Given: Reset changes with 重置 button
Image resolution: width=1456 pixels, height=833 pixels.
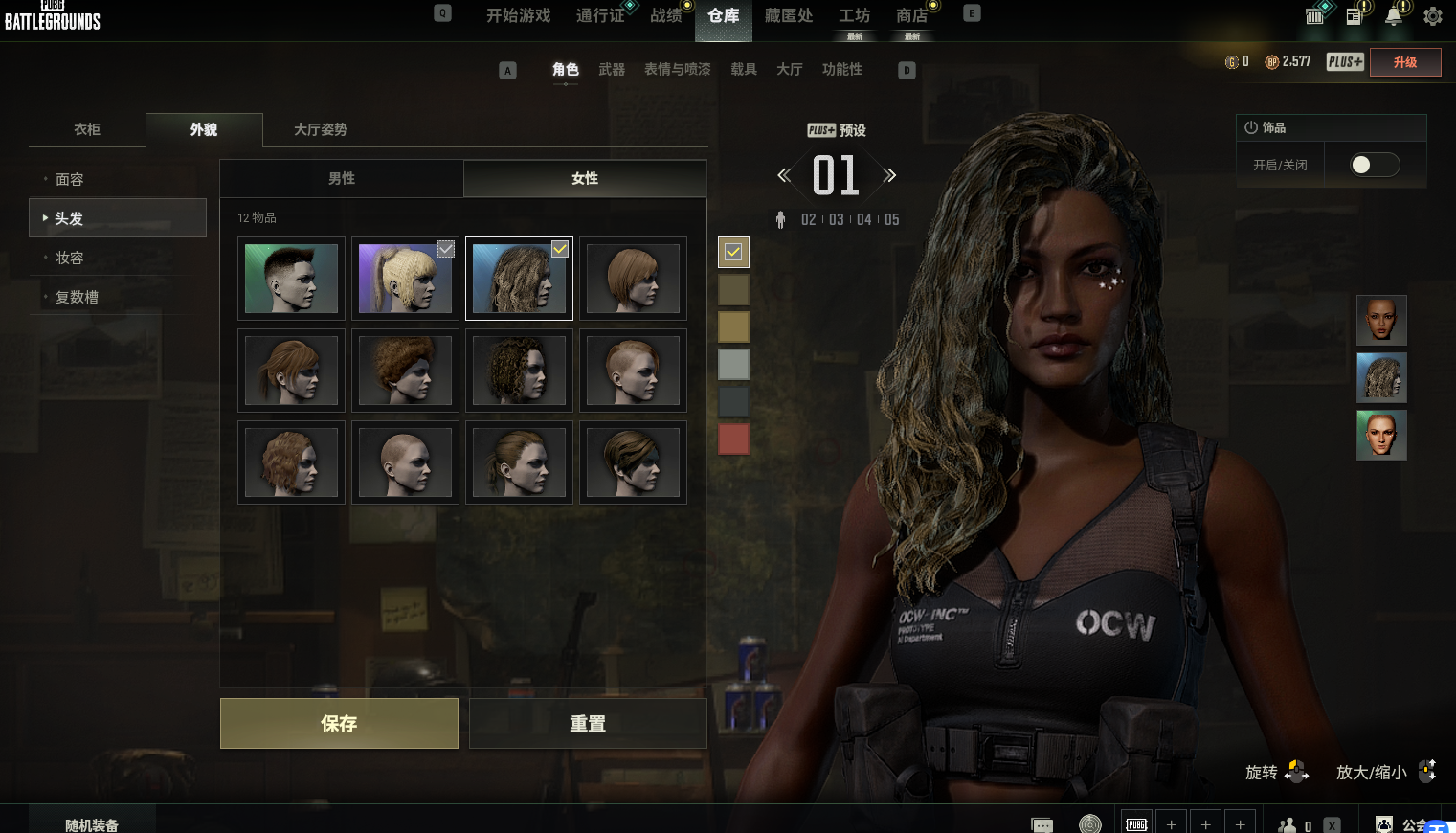Looking at the screenshot, I should (x=588, y=723).
